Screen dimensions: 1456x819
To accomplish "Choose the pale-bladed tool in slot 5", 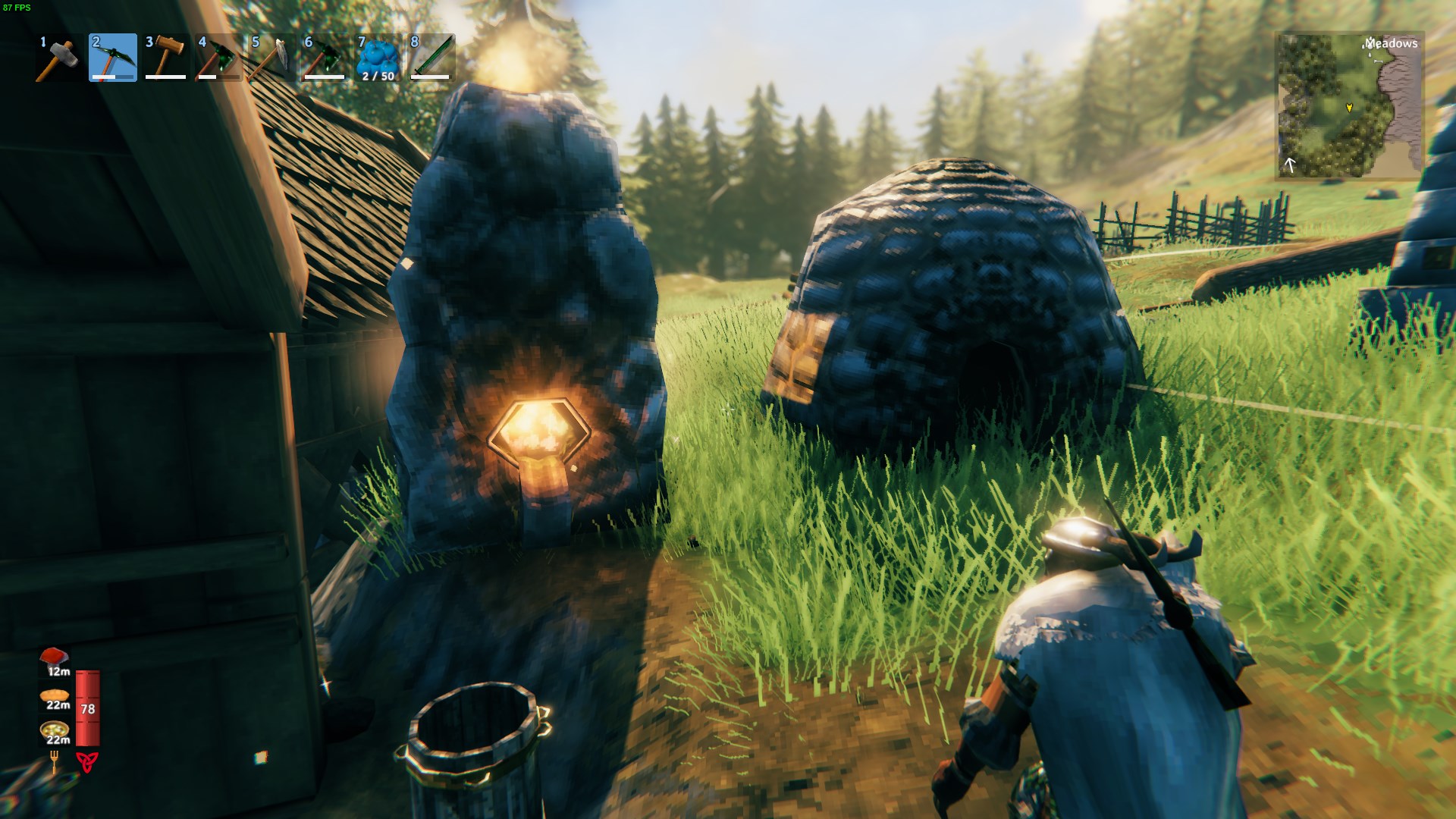I will pyautogui.click(x=272, y=58).
